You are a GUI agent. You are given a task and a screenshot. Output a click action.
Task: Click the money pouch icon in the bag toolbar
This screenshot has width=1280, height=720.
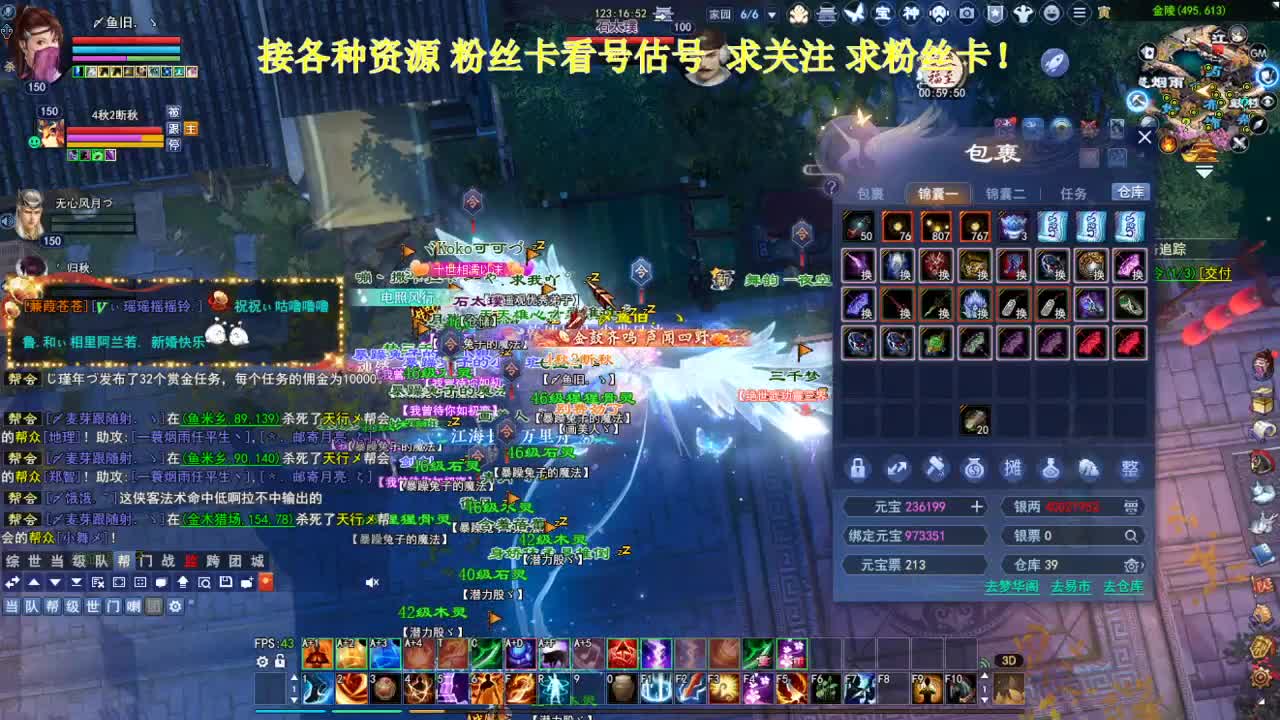[x=974, y=468]
